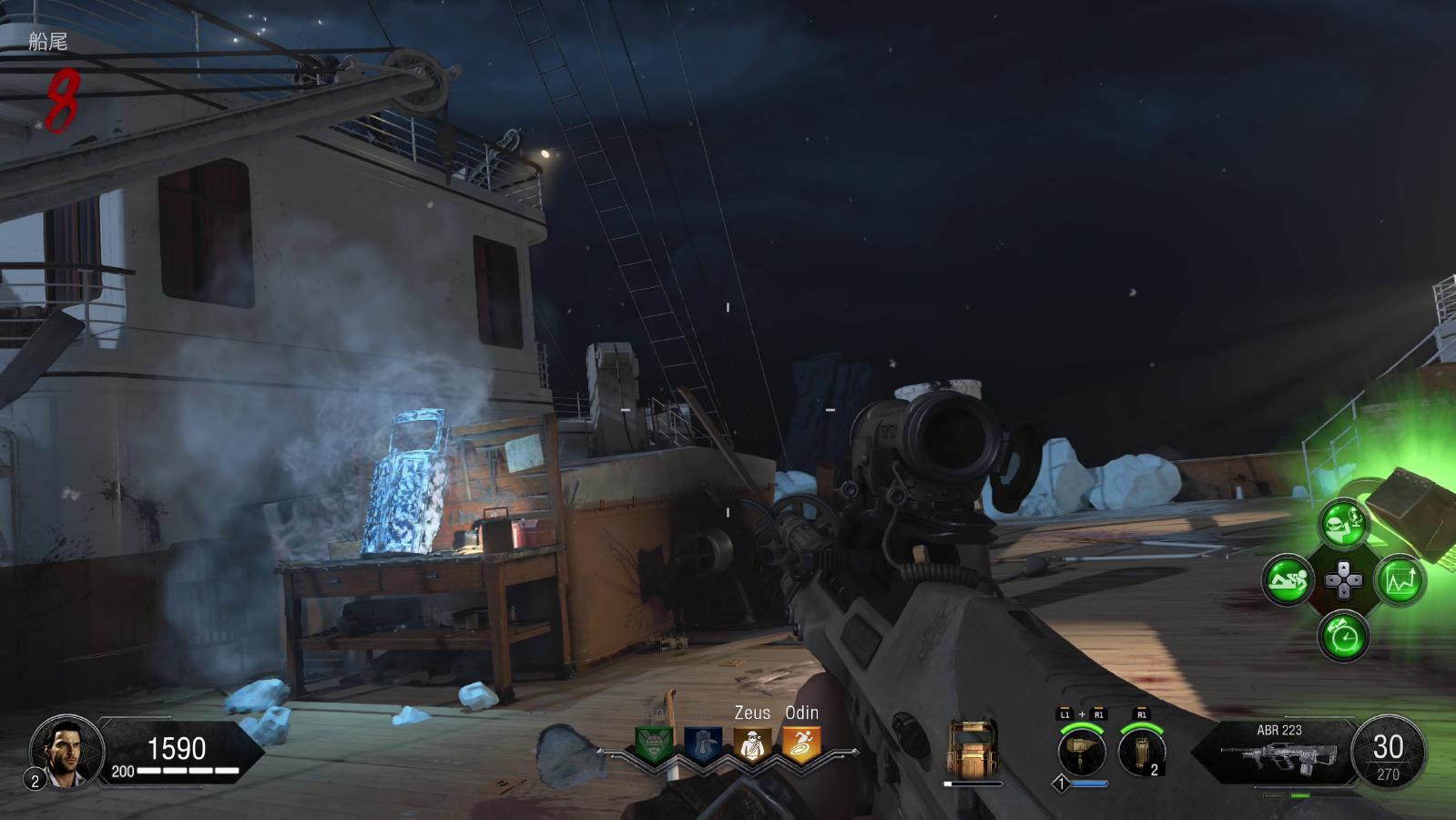Activate the orange Odin running-man perk
The width and height of the screenshot is (1456, 820).
point(801,745)
